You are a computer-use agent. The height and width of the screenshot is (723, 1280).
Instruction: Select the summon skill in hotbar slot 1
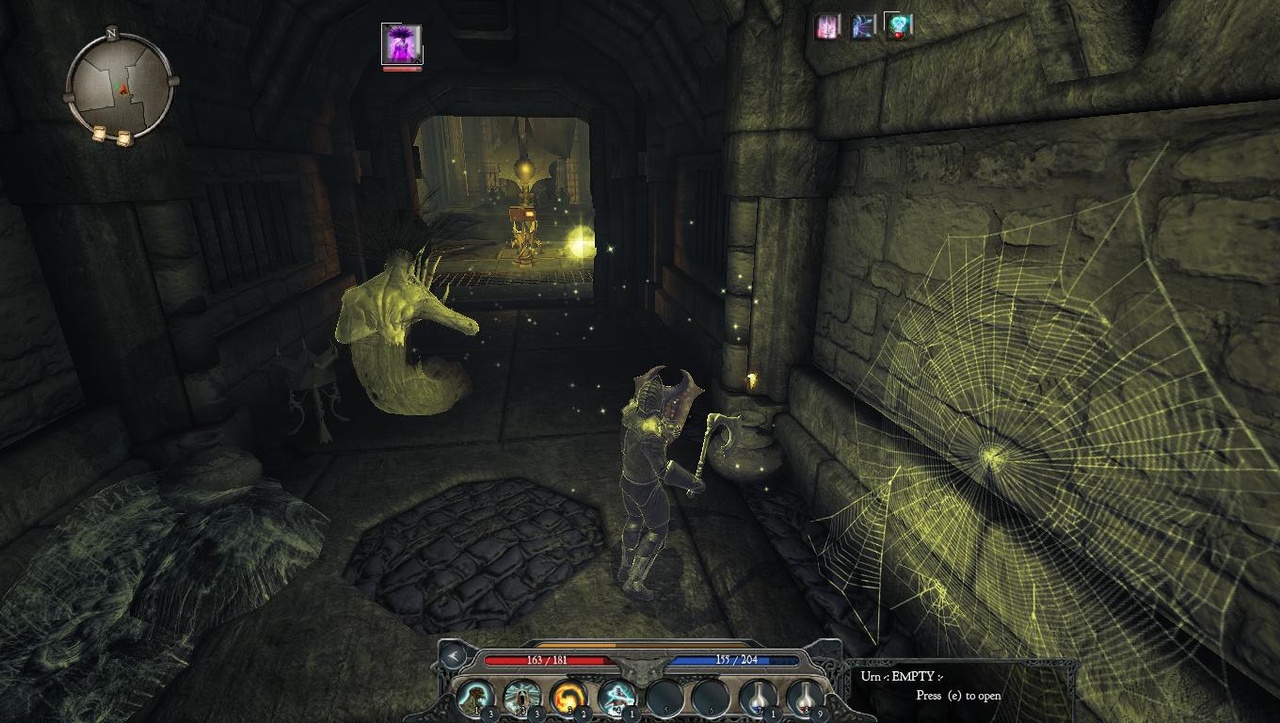click(x=475, y=695)
